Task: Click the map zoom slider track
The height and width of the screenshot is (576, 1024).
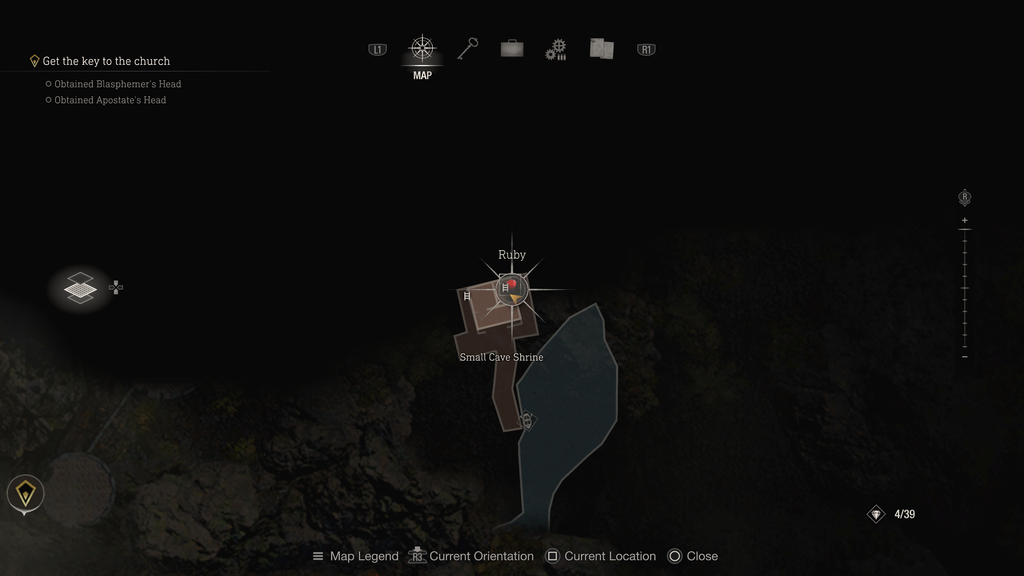Action: coord(965,288)
